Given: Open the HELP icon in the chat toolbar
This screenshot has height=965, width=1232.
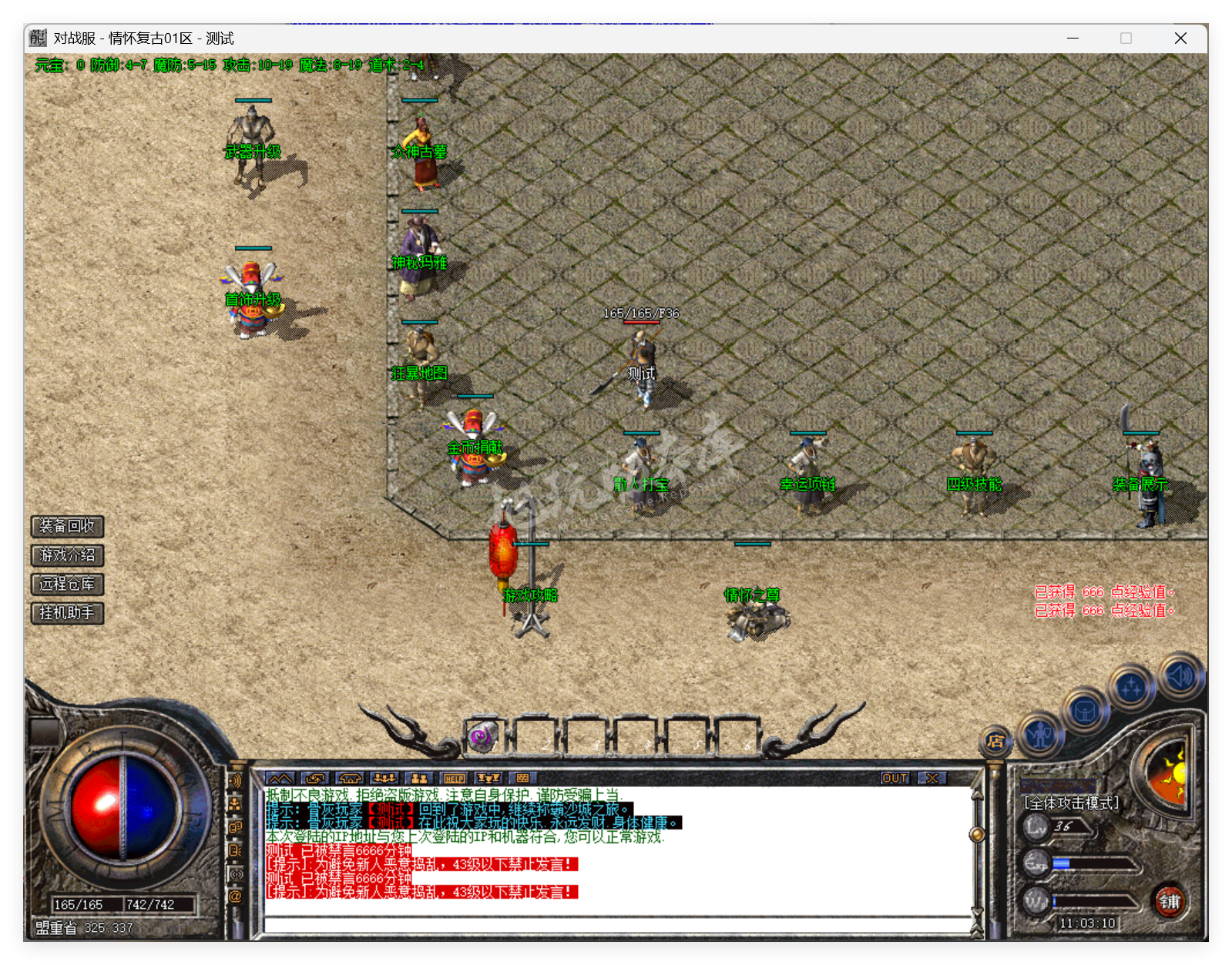Looking at the screenshot, I should (453, 778).
